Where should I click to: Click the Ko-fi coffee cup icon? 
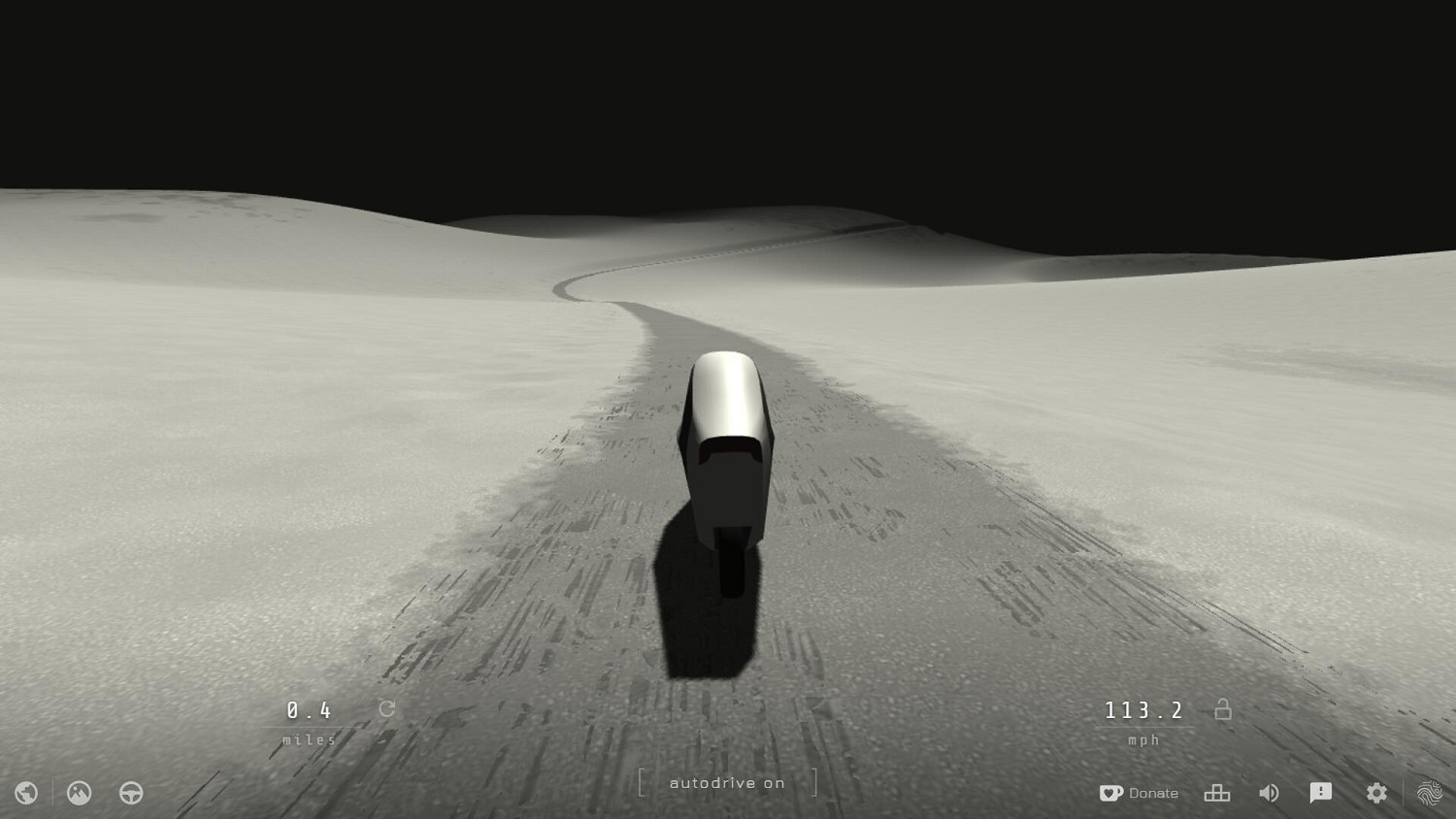1109,793
